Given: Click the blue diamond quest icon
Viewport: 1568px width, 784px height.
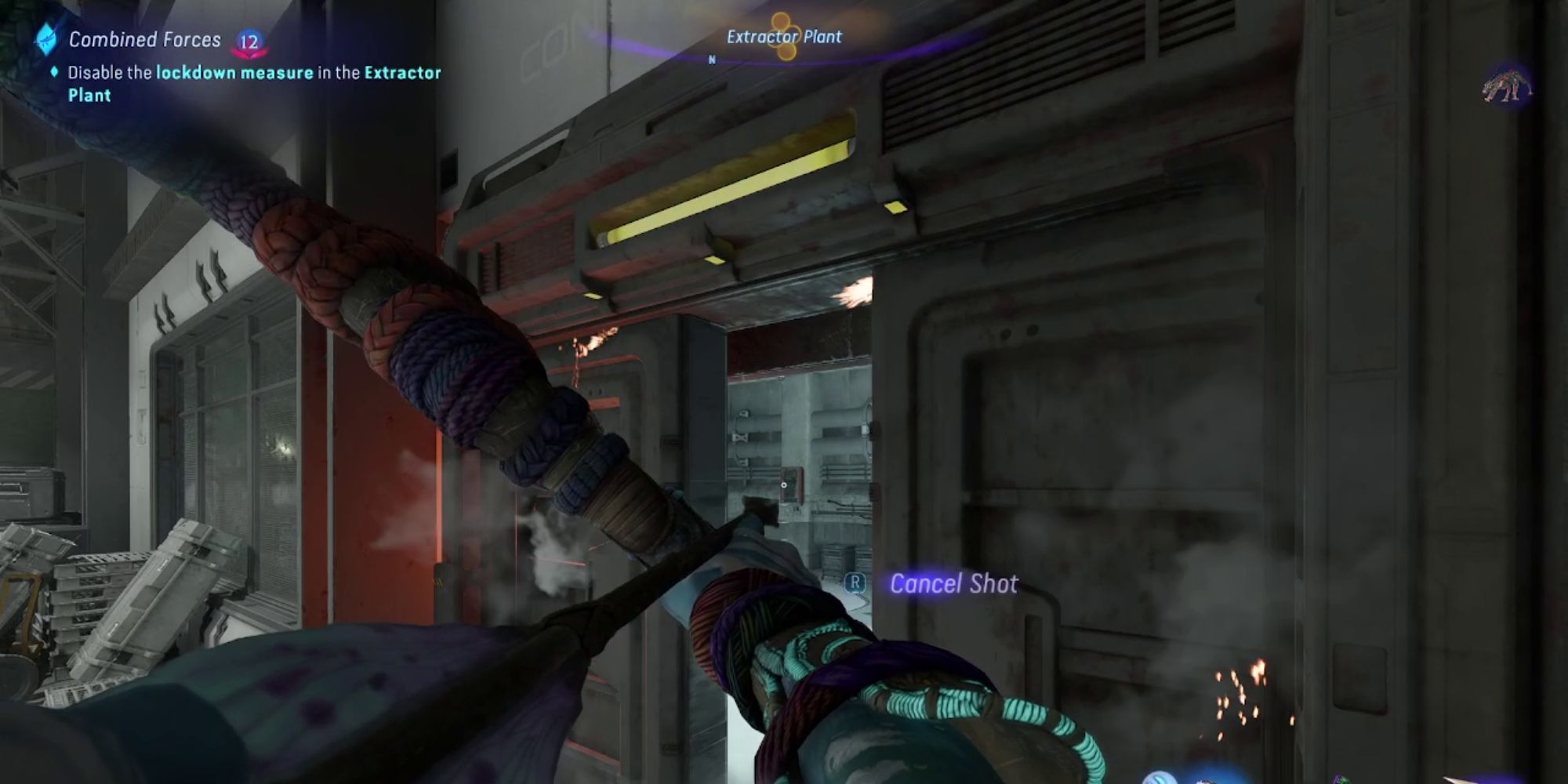Looking at the screenshot, I should pos(46,39).
